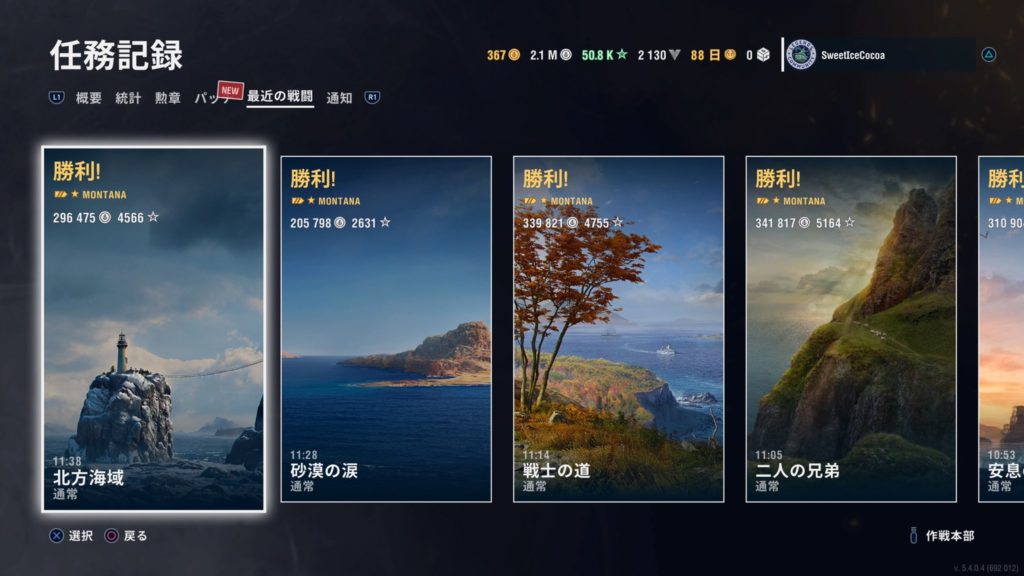Switch to the 概要 tab
Image resolution: width=1024 pixels, height=576 pixels.
(89, 98)
